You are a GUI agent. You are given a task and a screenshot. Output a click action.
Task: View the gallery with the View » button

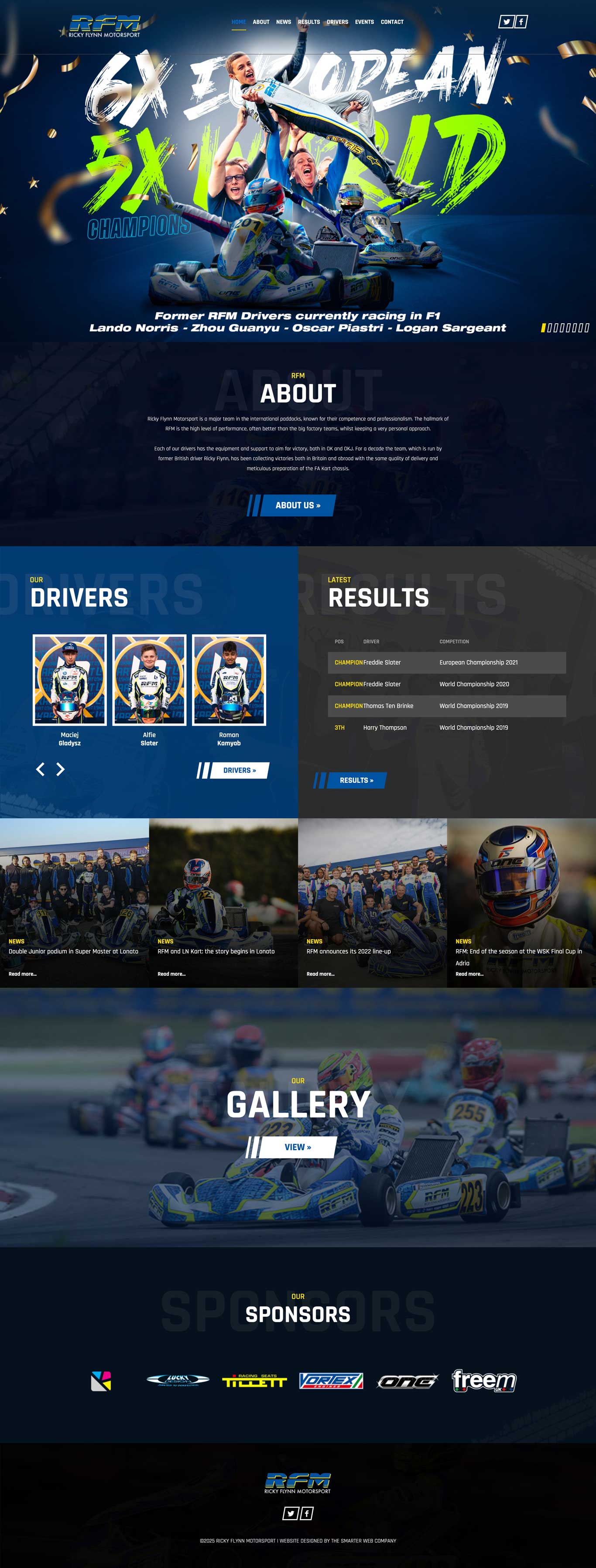[x=297, y=1147]
